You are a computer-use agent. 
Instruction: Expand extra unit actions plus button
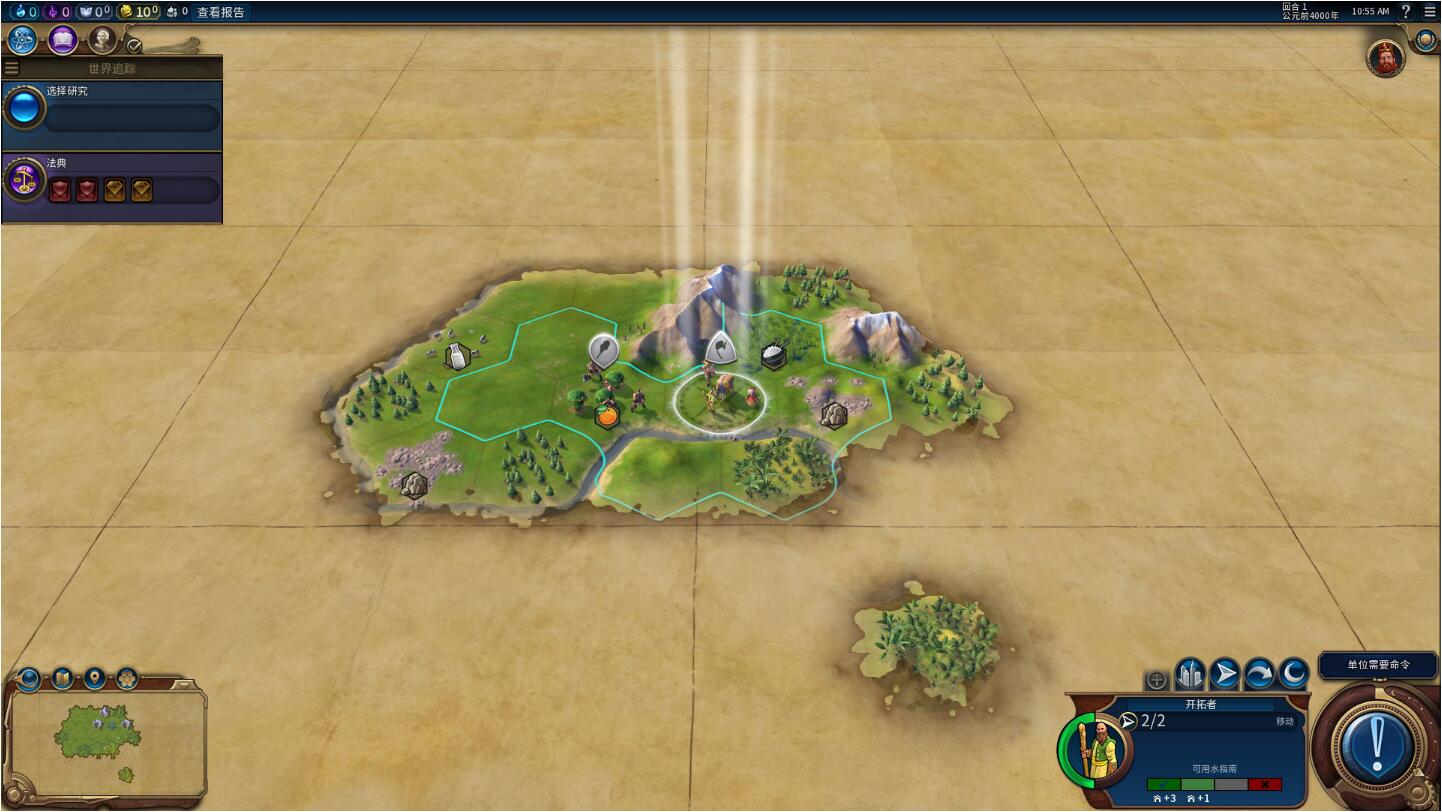pyautogui.click(x=1157, y=680)
